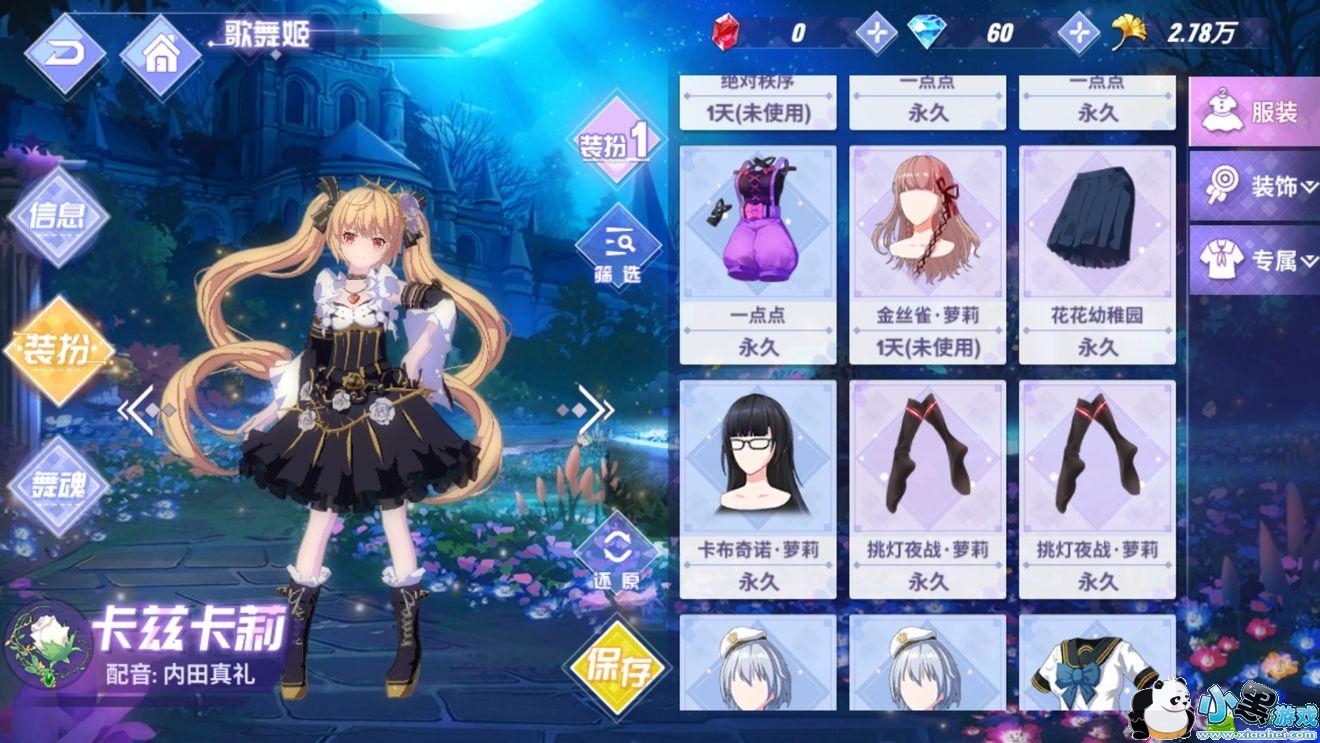Switch to the 舞魂 tab
The image size is (1320, 743).
tap(58, 486)
